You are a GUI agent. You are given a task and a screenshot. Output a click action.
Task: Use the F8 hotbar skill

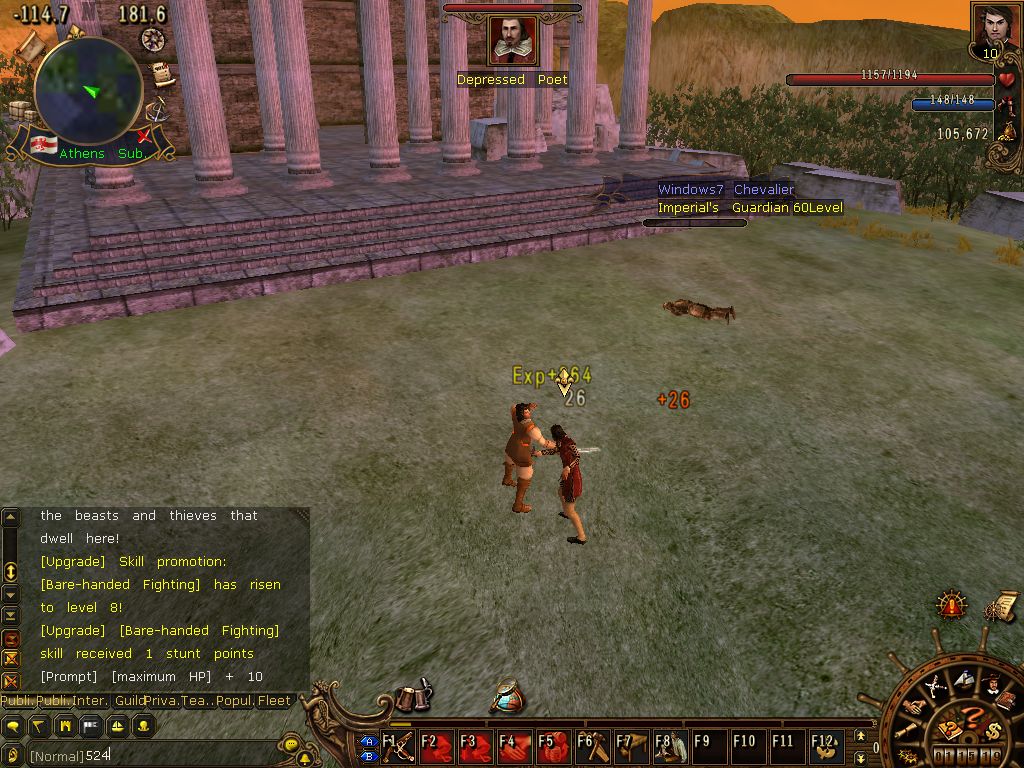click(x=669, y=747)
